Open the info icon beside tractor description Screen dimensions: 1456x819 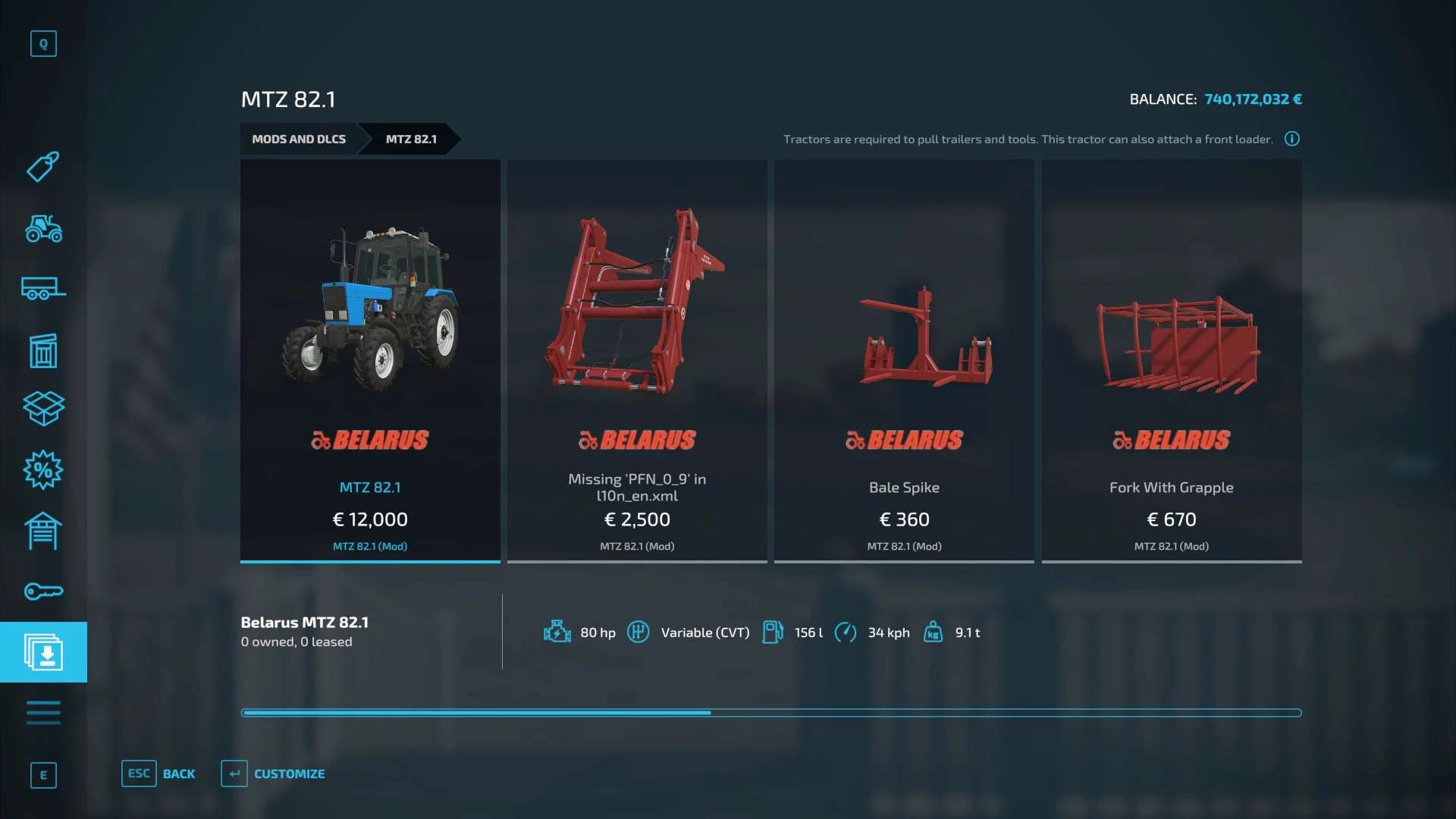1291,139
